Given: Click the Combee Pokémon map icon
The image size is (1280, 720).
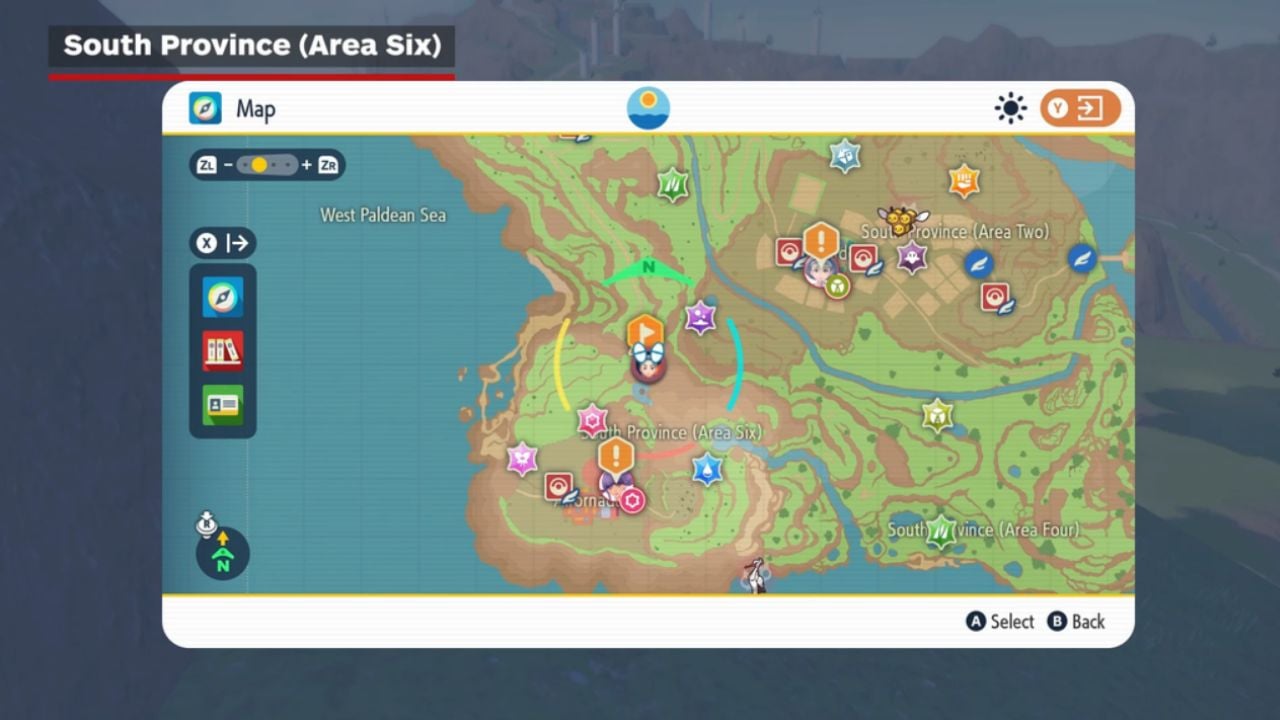Looking at the screenshot, I should (x=902, y=220).
